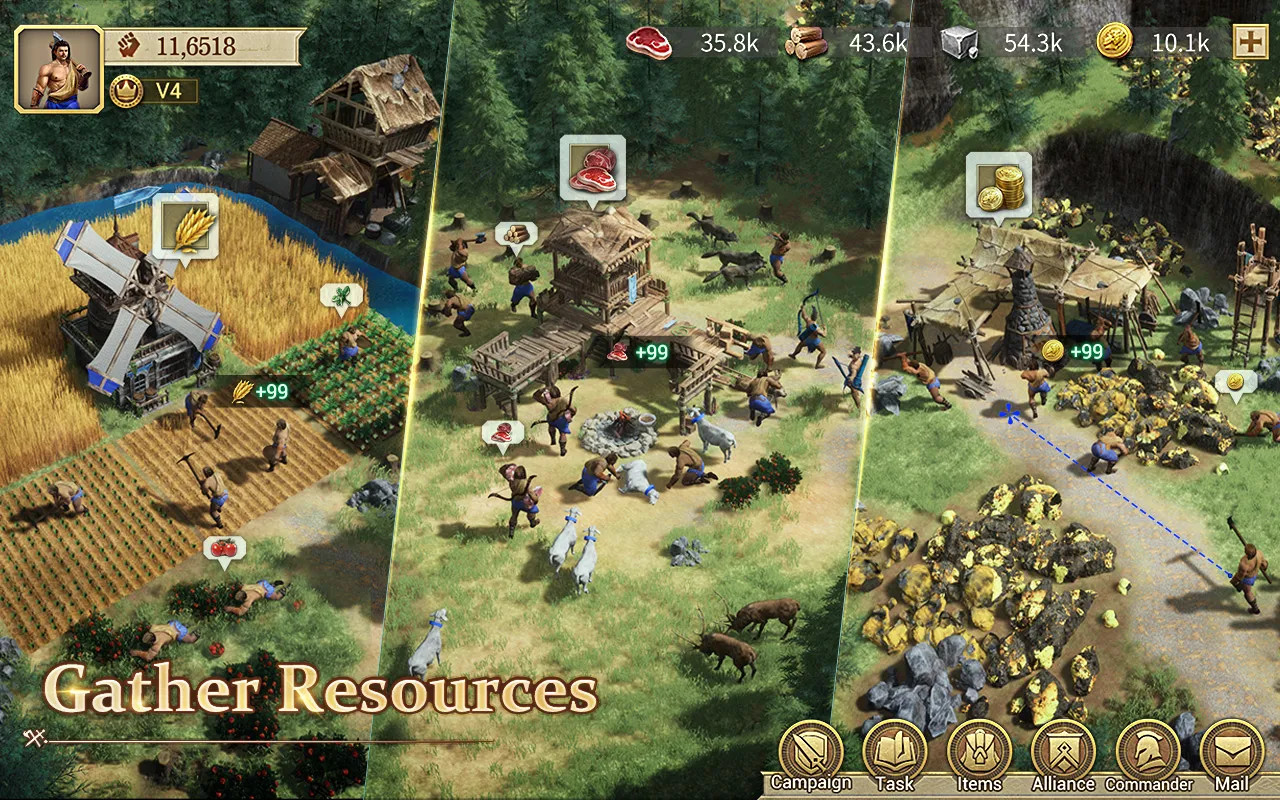Tap the herb leaf bubble in the crop field

[341, 297]
